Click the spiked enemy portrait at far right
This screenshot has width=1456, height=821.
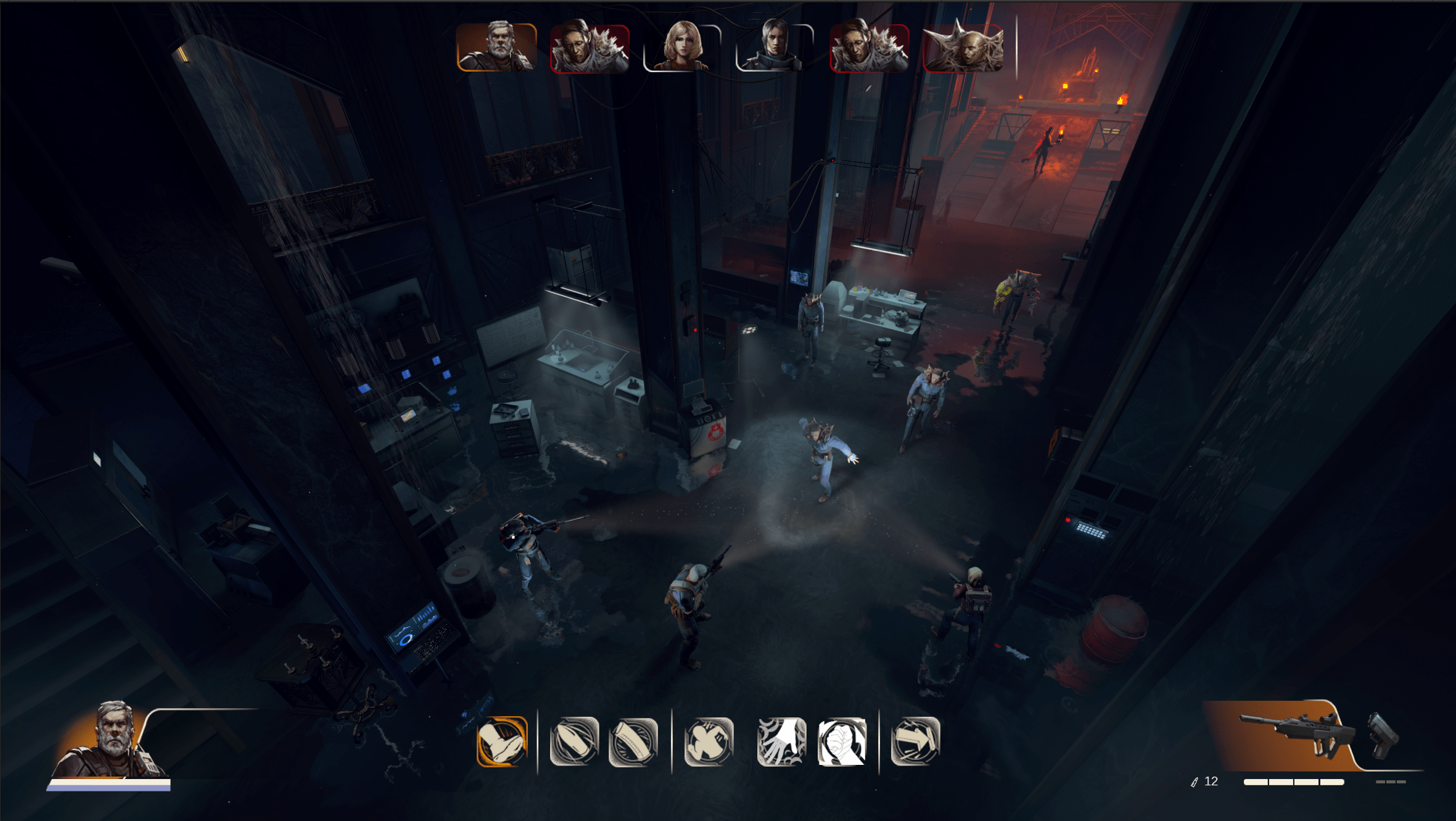point(965,49)
